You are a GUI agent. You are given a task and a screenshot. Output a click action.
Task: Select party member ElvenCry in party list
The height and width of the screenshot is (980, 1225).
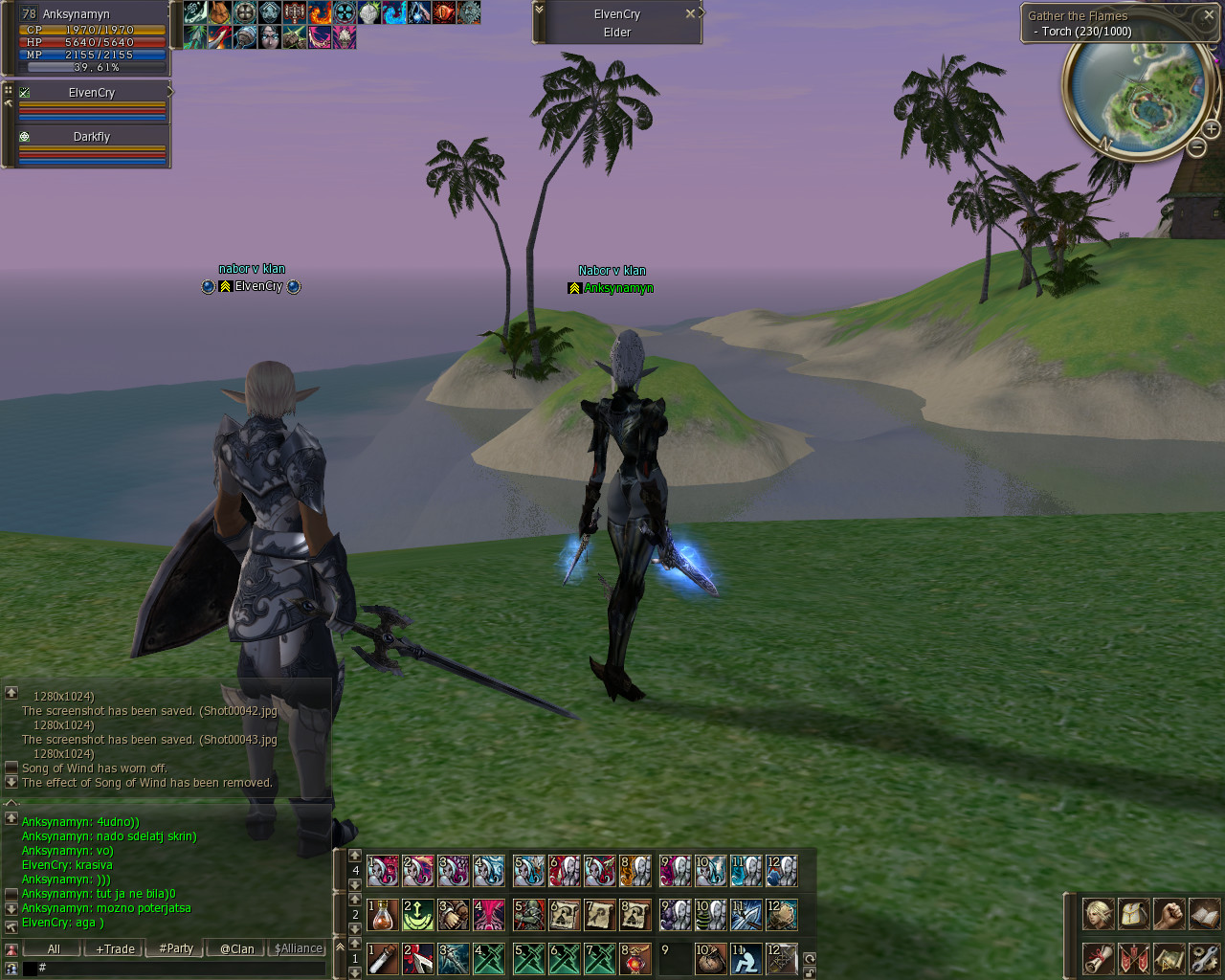coord(92,93)
